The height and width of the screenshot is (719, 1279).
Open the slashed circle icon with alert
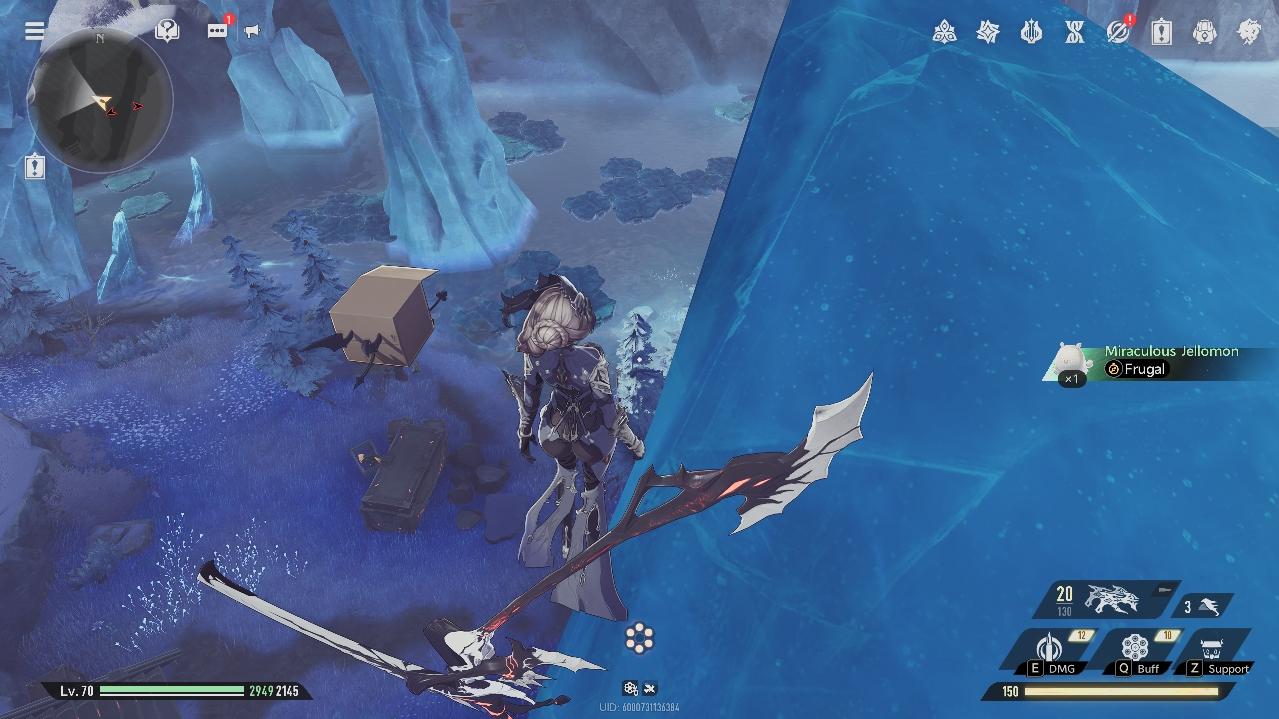coord(1118,33)
